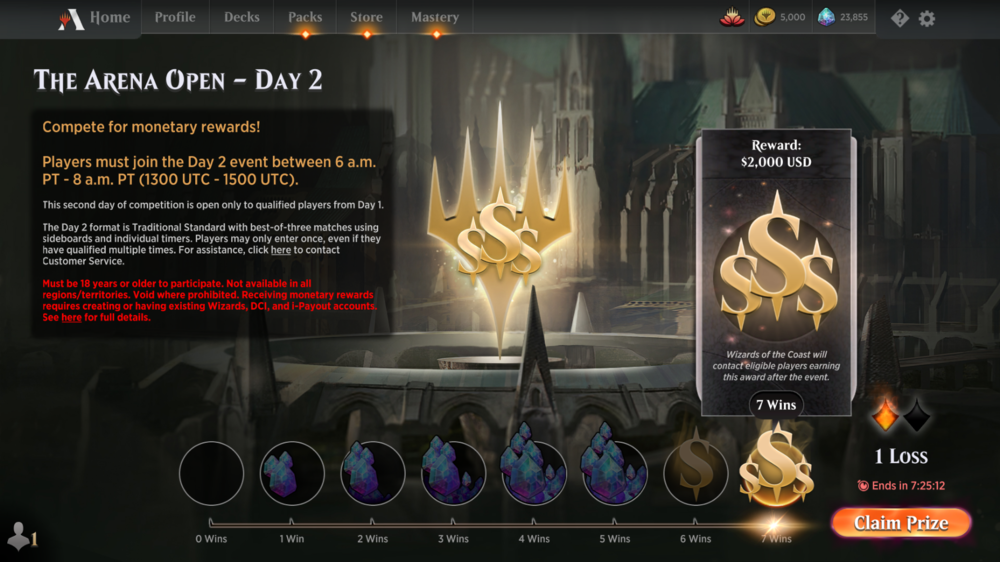This screenshot has width=1000, height=562.
Task: Follow the Customer Service 'here' link
Action: [281, 250]
